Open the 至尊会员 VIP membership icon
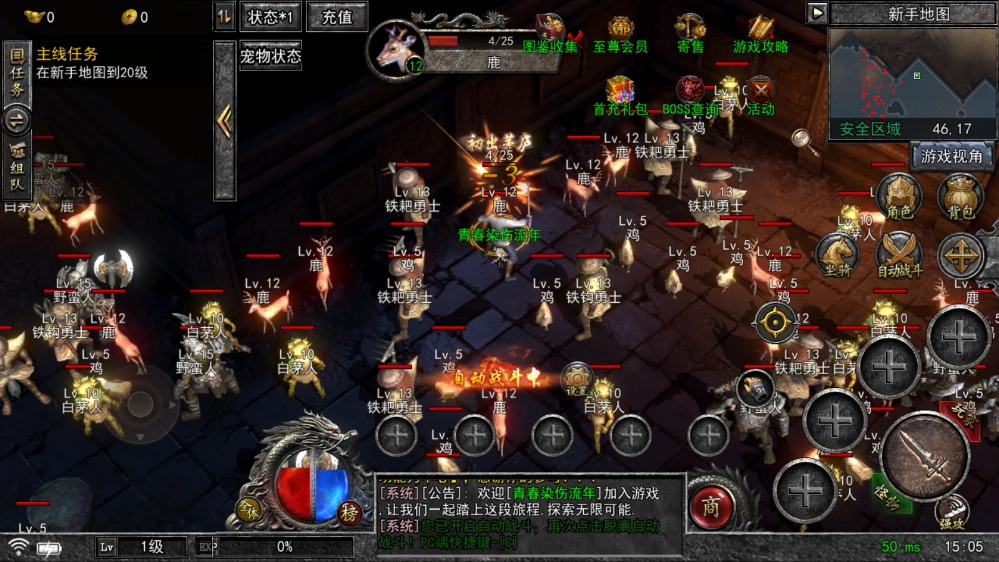The height and width of the screenshot is (562, 999). 621,32
